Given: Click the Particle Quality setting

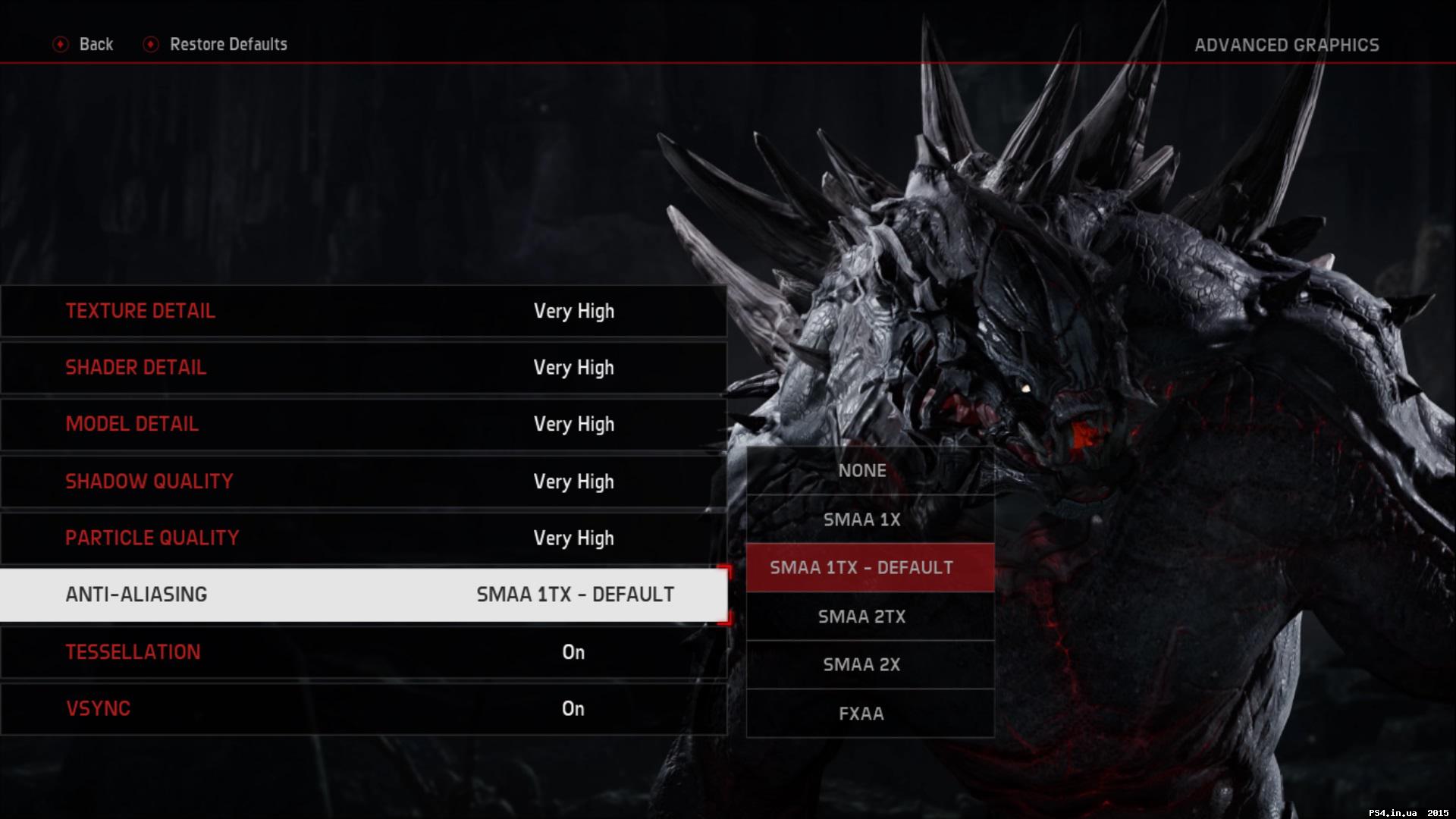Looking at the screenshot, I should click(364, 538).
